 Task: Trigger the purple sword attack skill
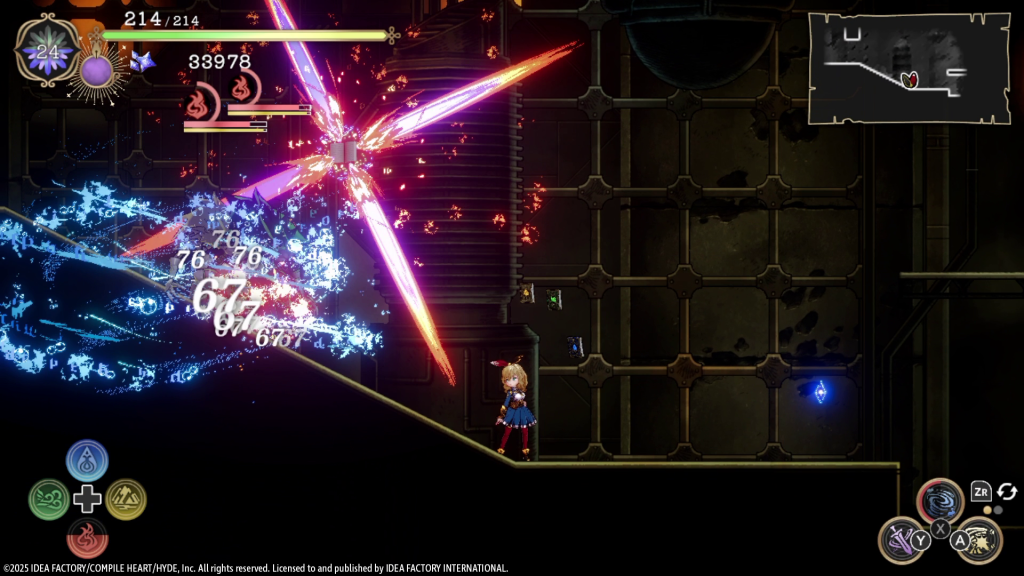(x=901, y=539)
